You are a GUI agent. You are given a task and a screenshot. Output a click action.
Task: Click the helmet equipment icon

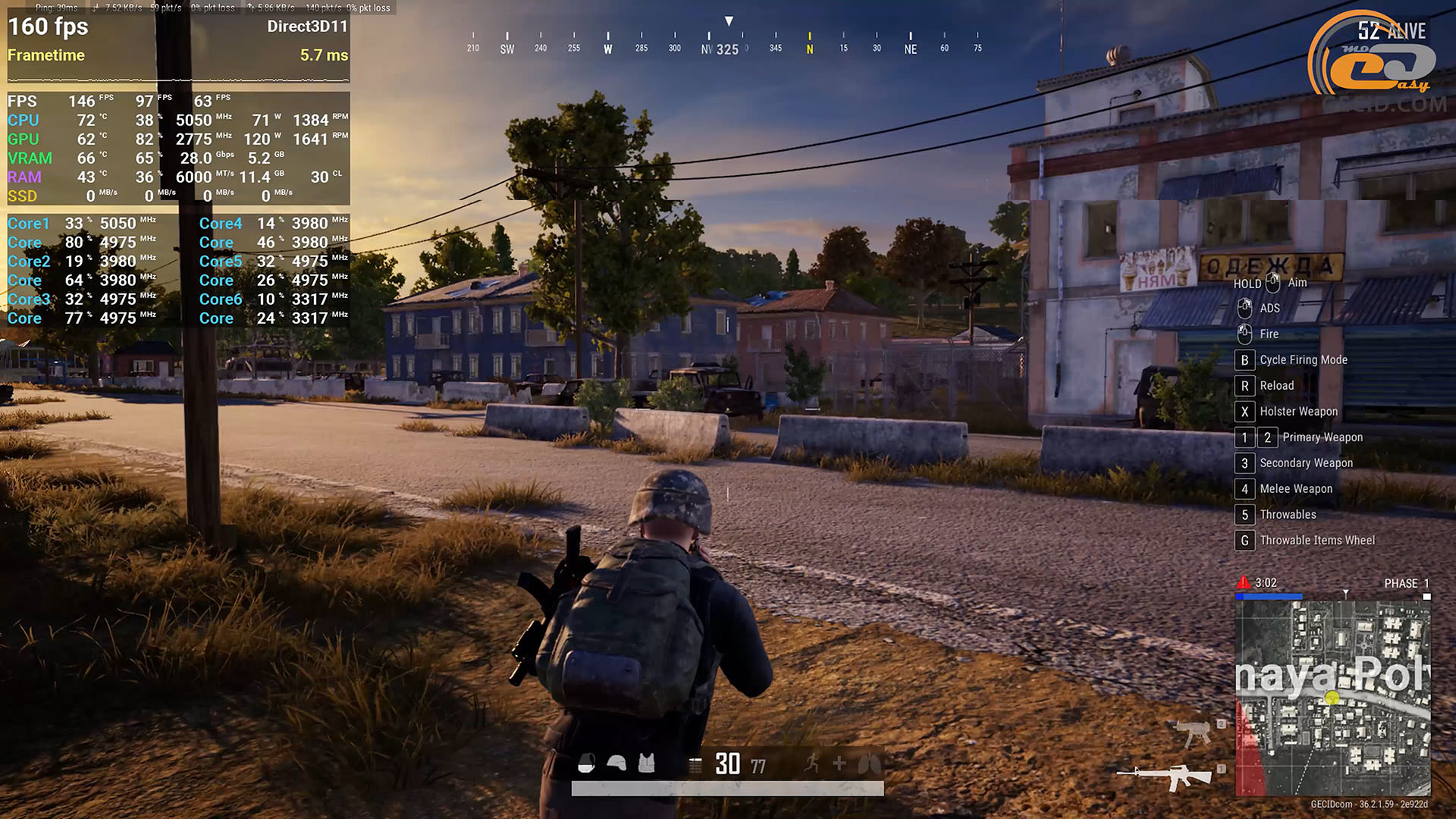pyautogui.click(x=617, y=763)
